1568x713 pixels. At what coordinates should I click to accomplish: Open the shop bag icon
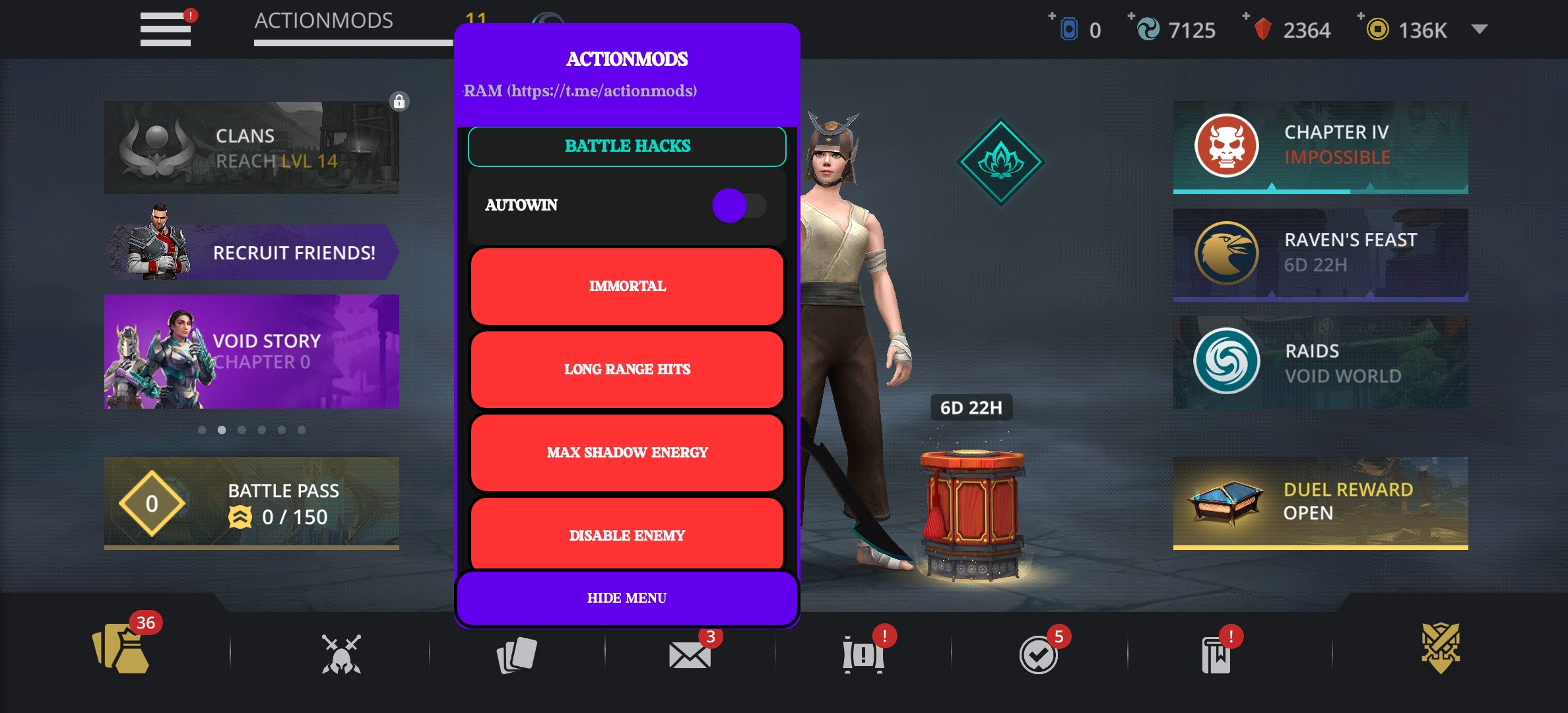[121, 650]
